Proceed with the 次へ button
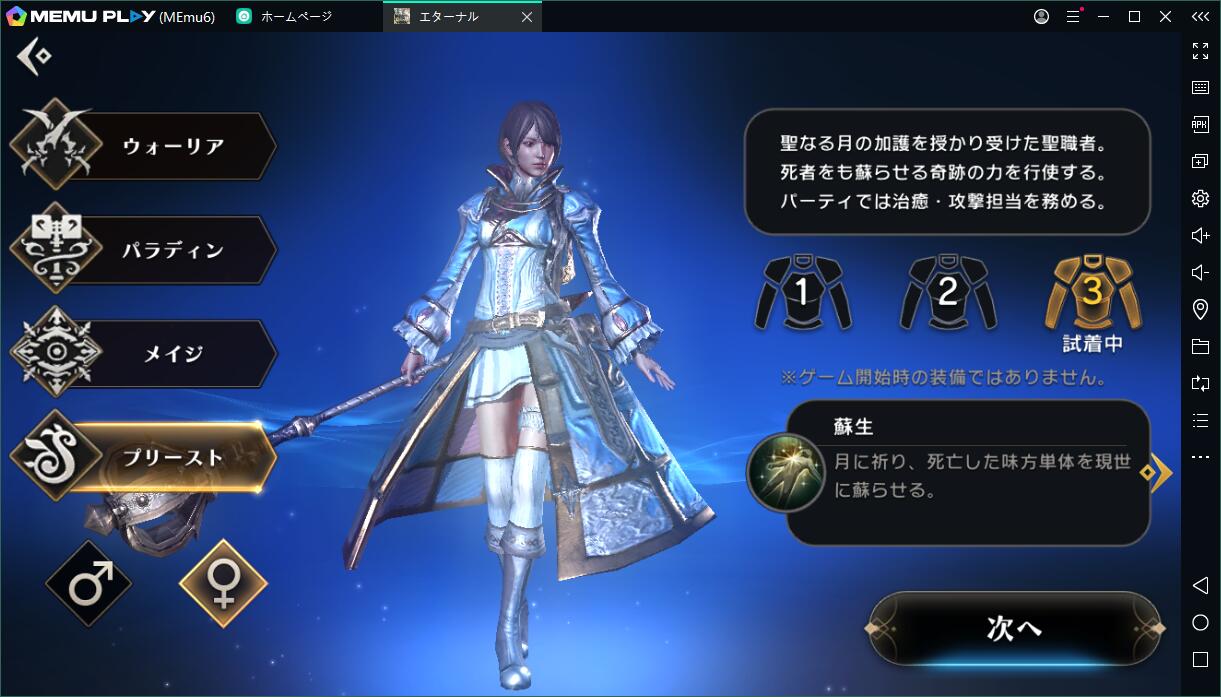Viewport: 1221px width, 697px height. tap(1014, 628)
